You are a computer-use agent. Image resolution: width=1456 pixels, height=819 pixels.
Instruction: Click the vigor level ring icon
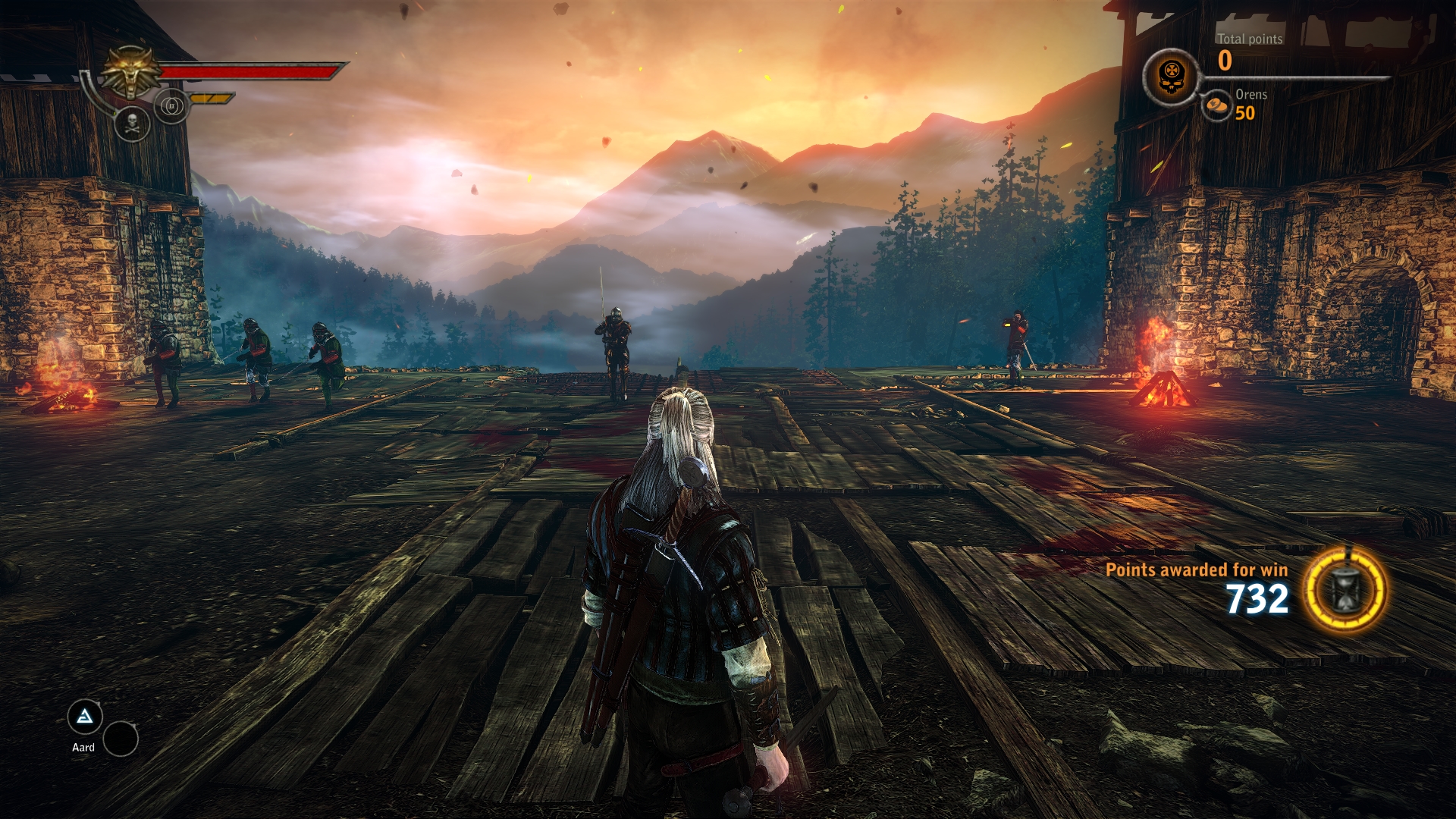(x=171, y=106)
